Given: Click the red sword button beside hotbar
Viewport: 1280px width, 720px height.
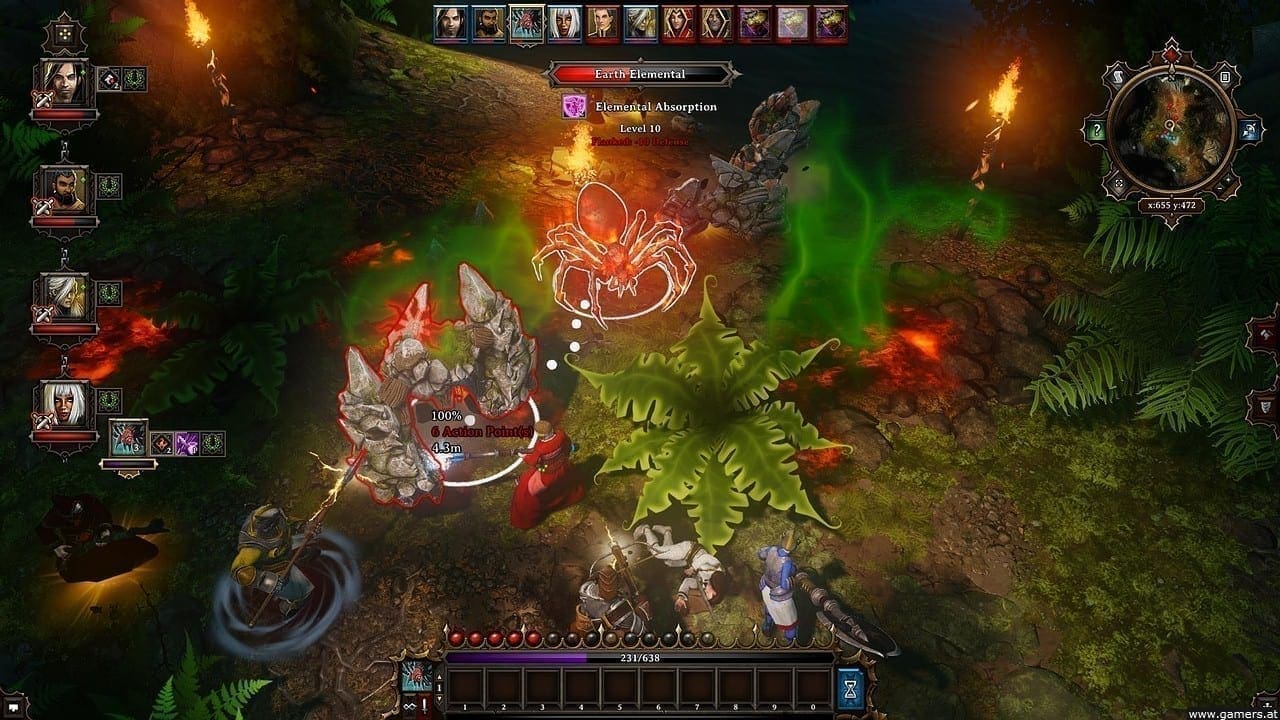Looking at the screenshot, I should click(x=426, y=707).
